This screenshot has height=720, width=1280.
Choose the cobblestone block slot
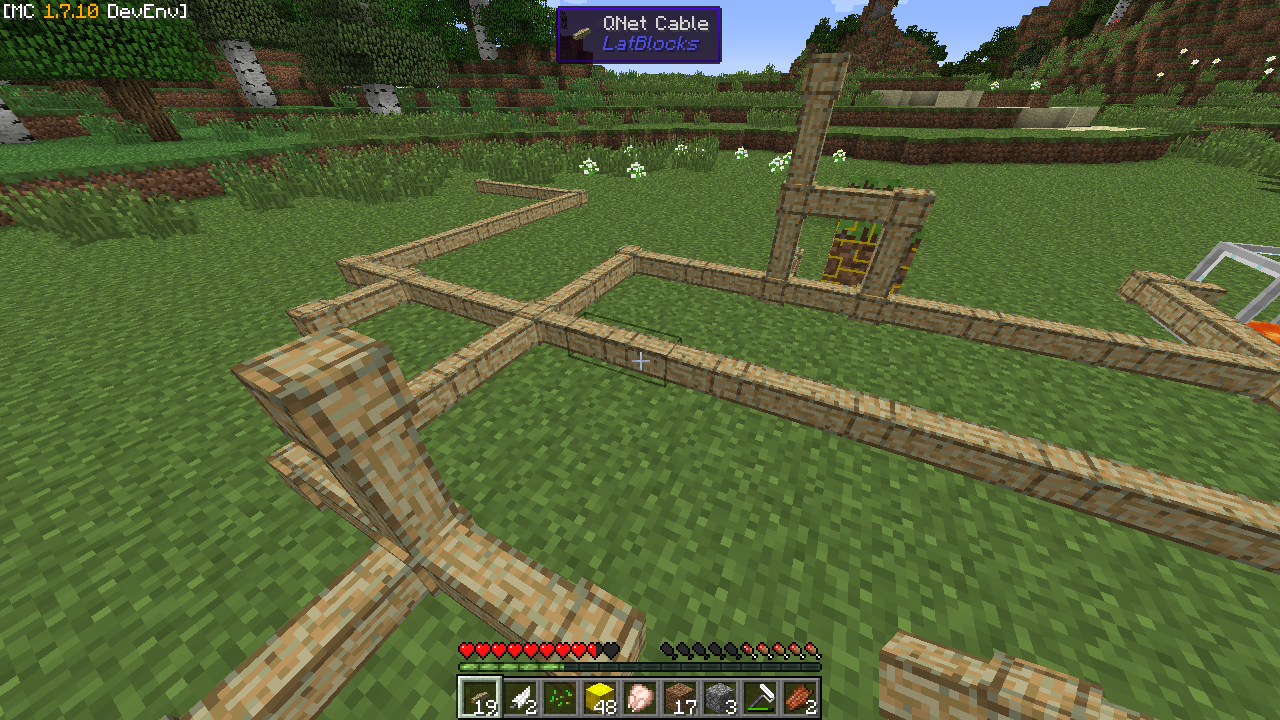720,697
